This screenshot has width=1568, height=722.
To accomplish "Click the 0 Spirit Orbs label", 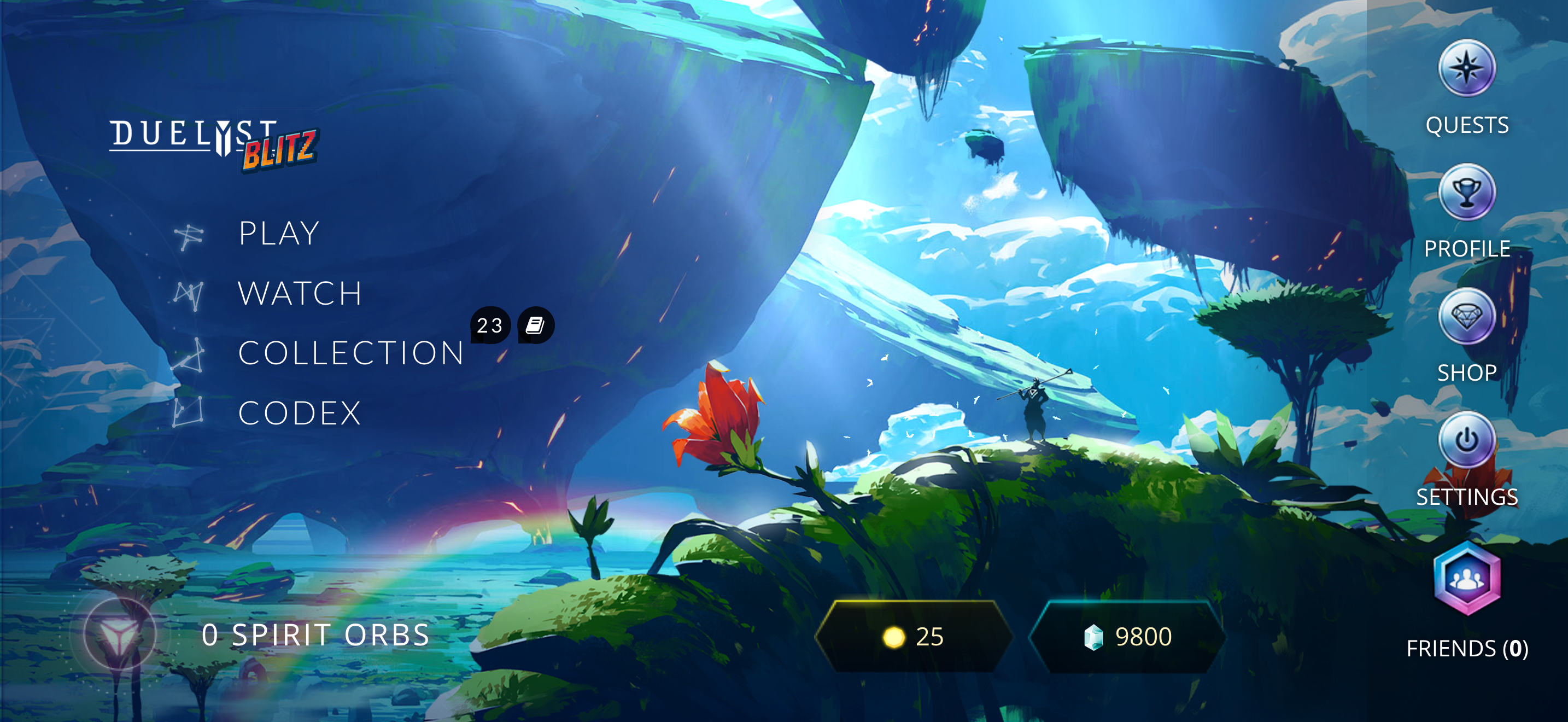I will click(x=316, y=634).
